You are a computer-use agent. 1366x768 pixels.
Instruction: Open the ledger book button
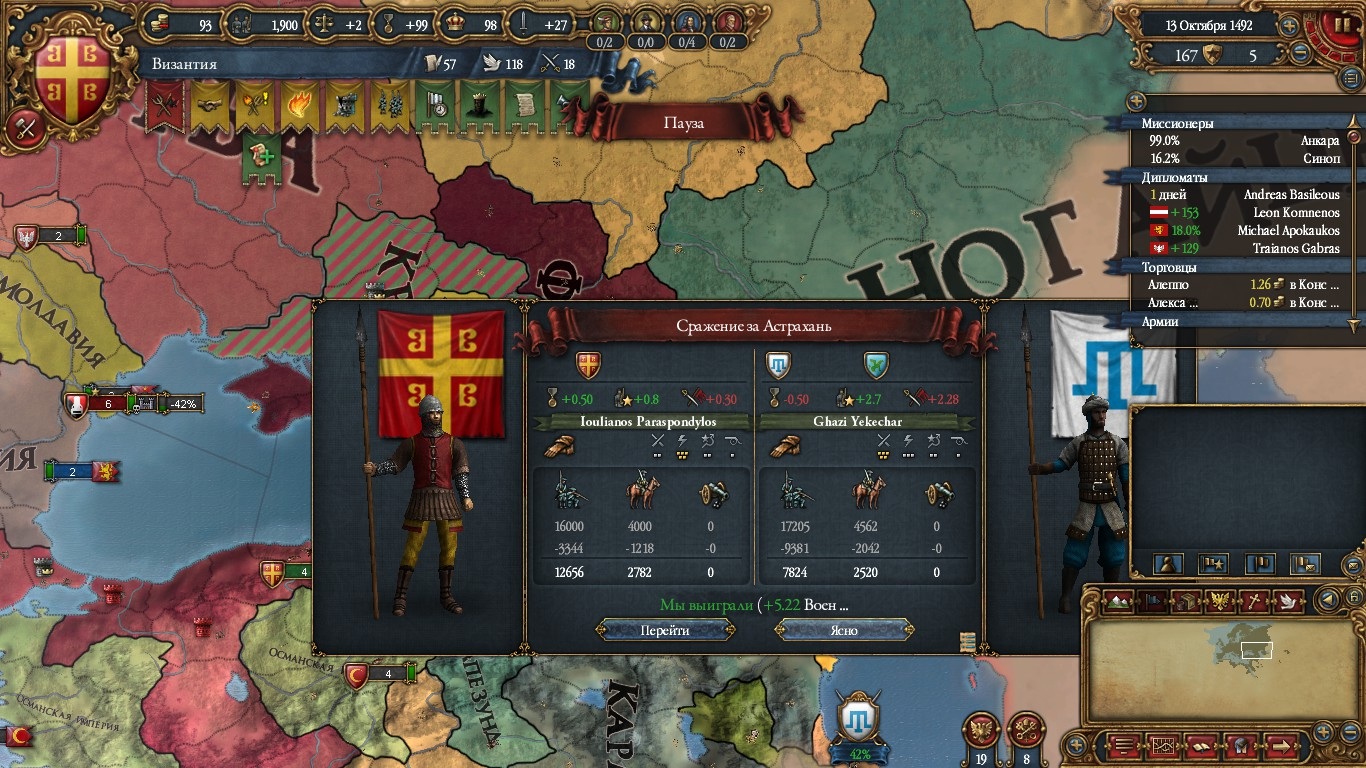(x=1199, y=745)
